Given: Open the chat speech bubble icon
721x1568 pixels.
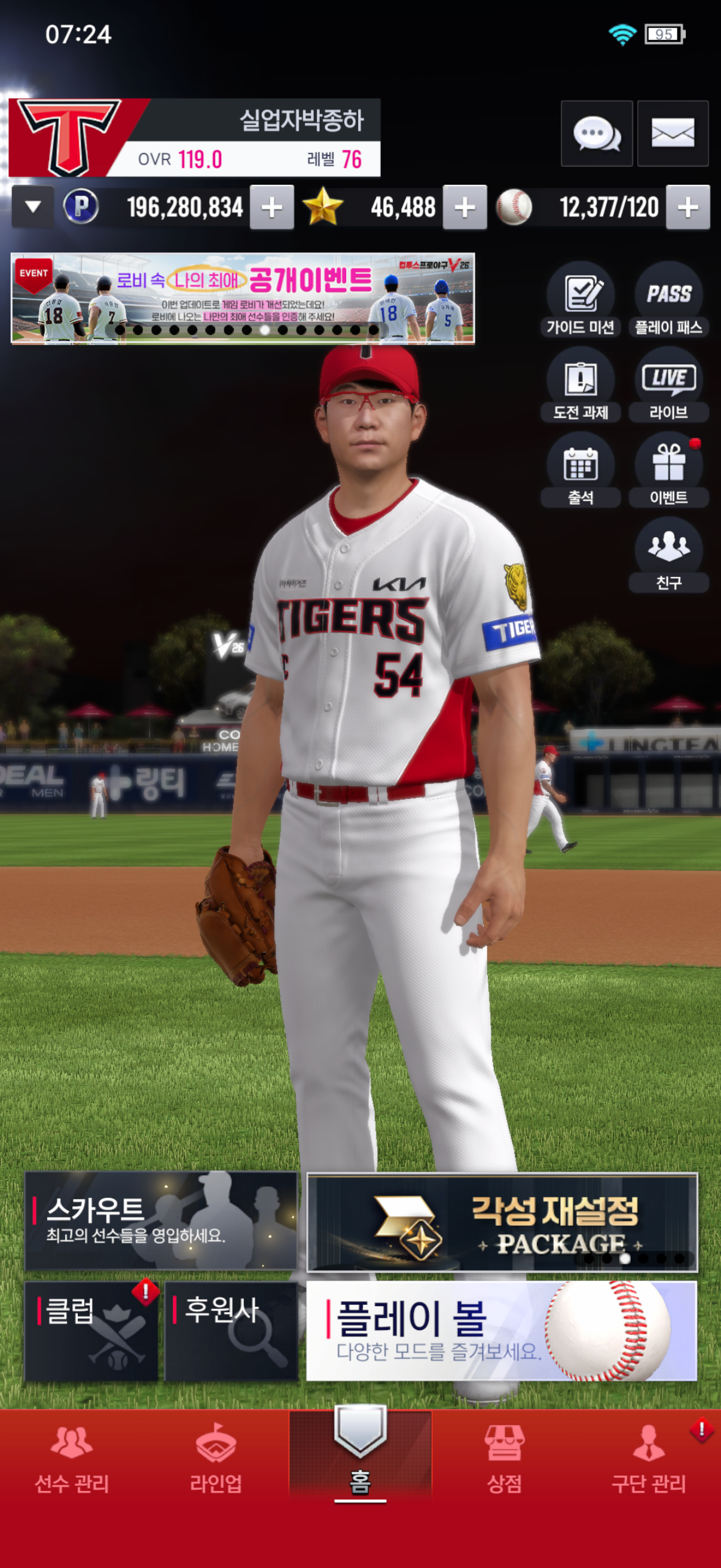Looking at the screenshot, I should coord(596,133).
